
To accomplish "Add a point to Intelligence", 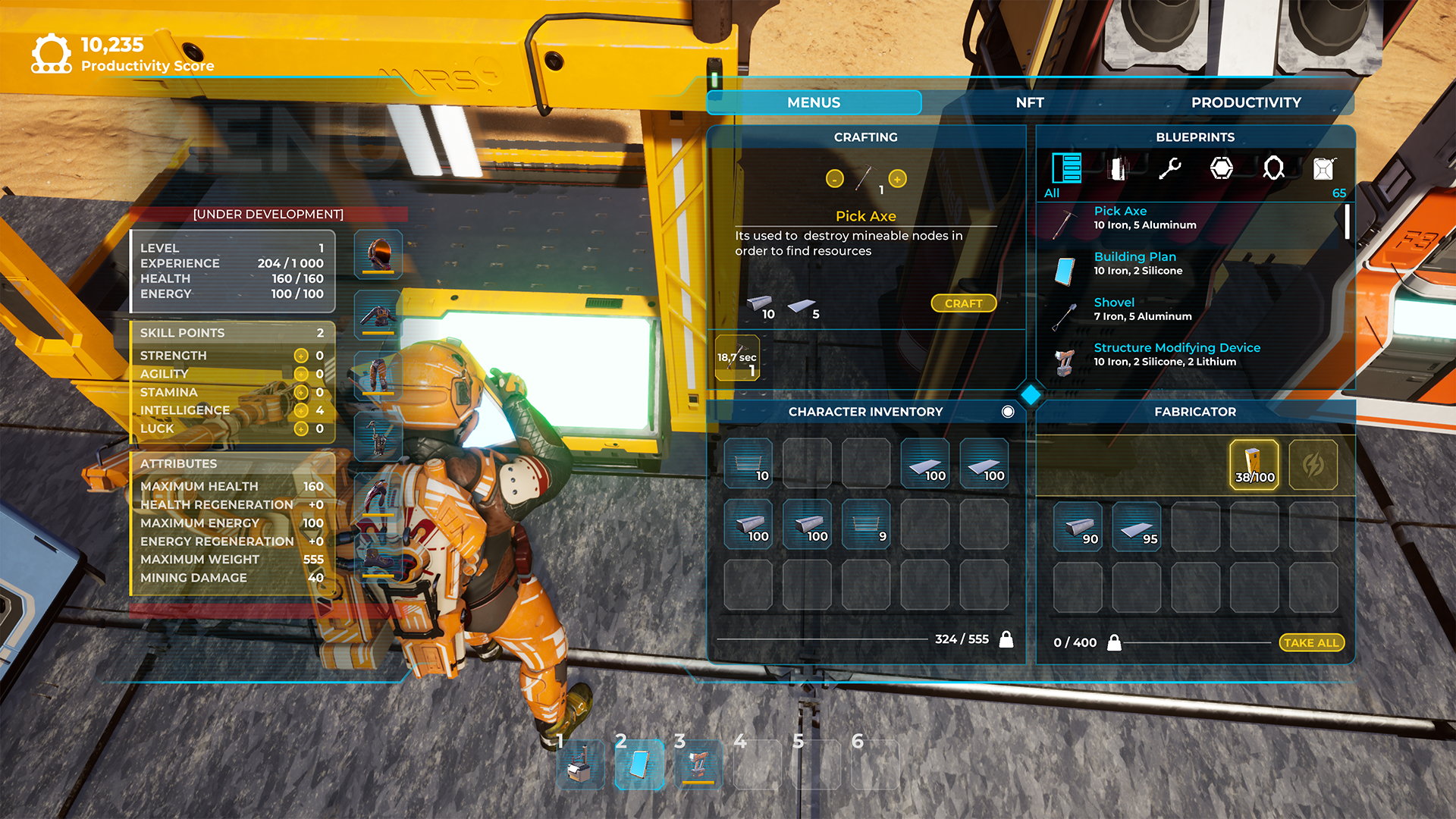I will coord(301,410).
